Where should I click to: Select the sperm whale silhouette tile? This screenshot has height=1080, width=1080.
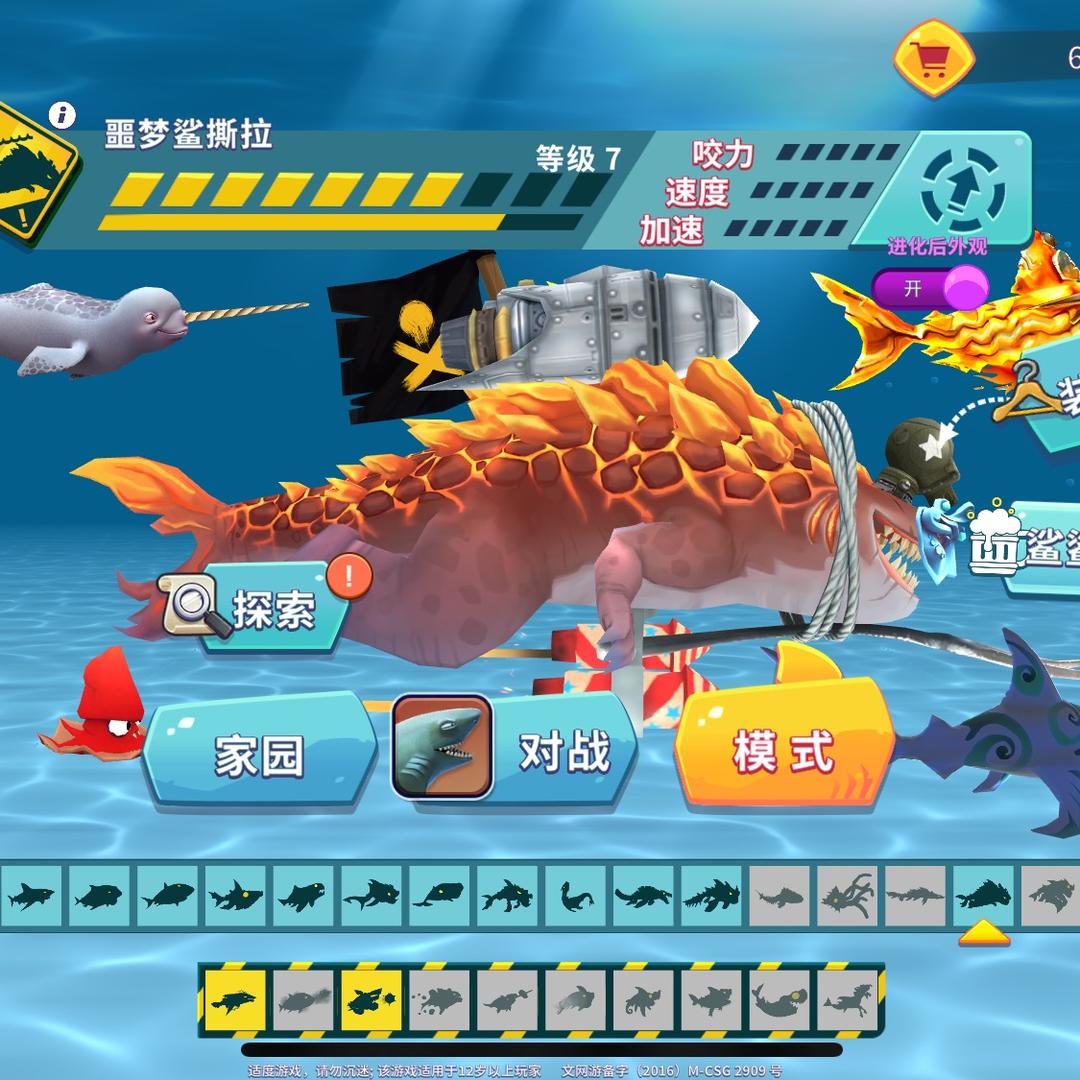click(440, 893)
